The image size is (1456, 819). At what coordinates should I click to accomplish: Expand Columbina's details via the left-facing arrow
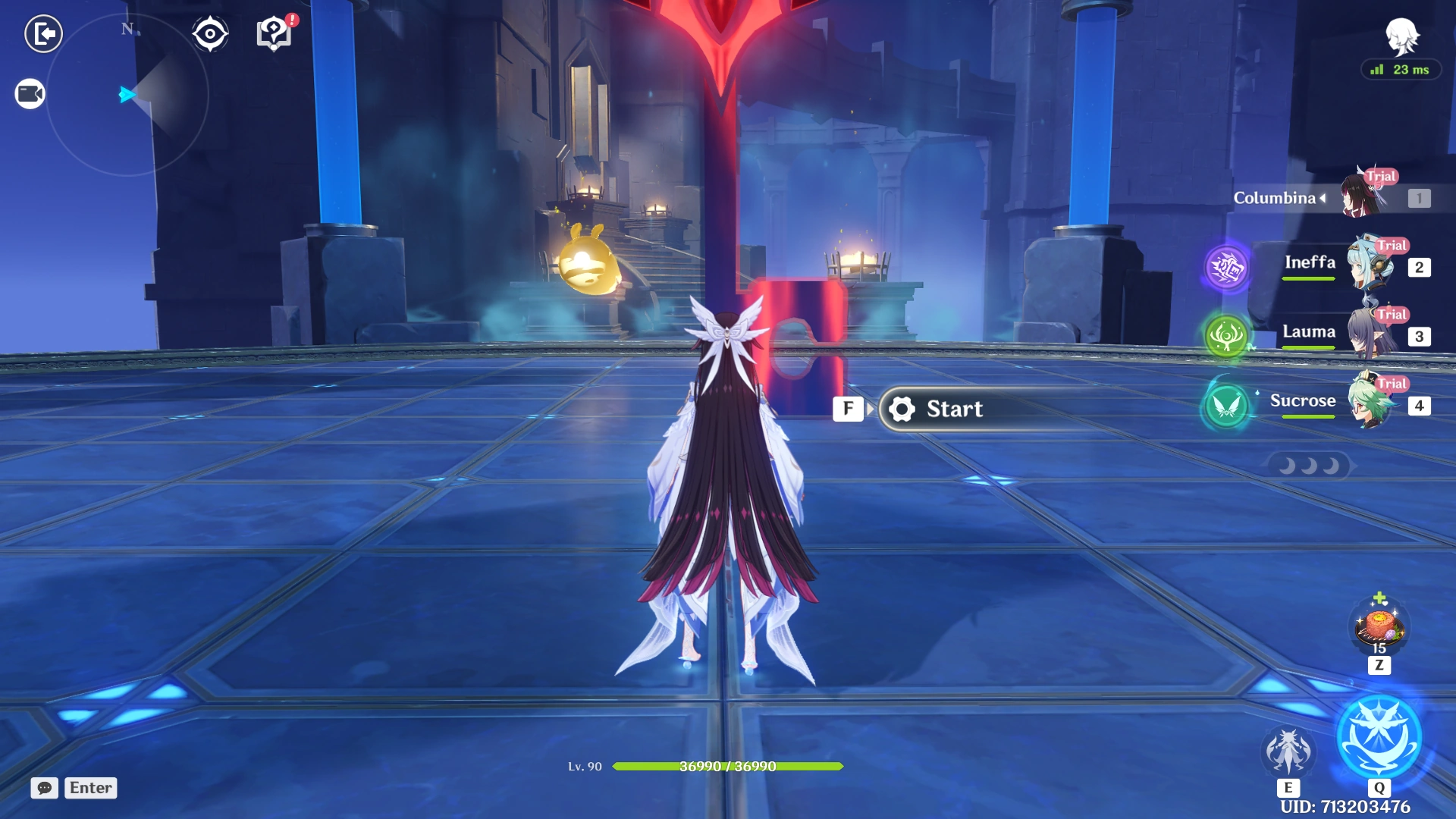(x=1321, y=199)
